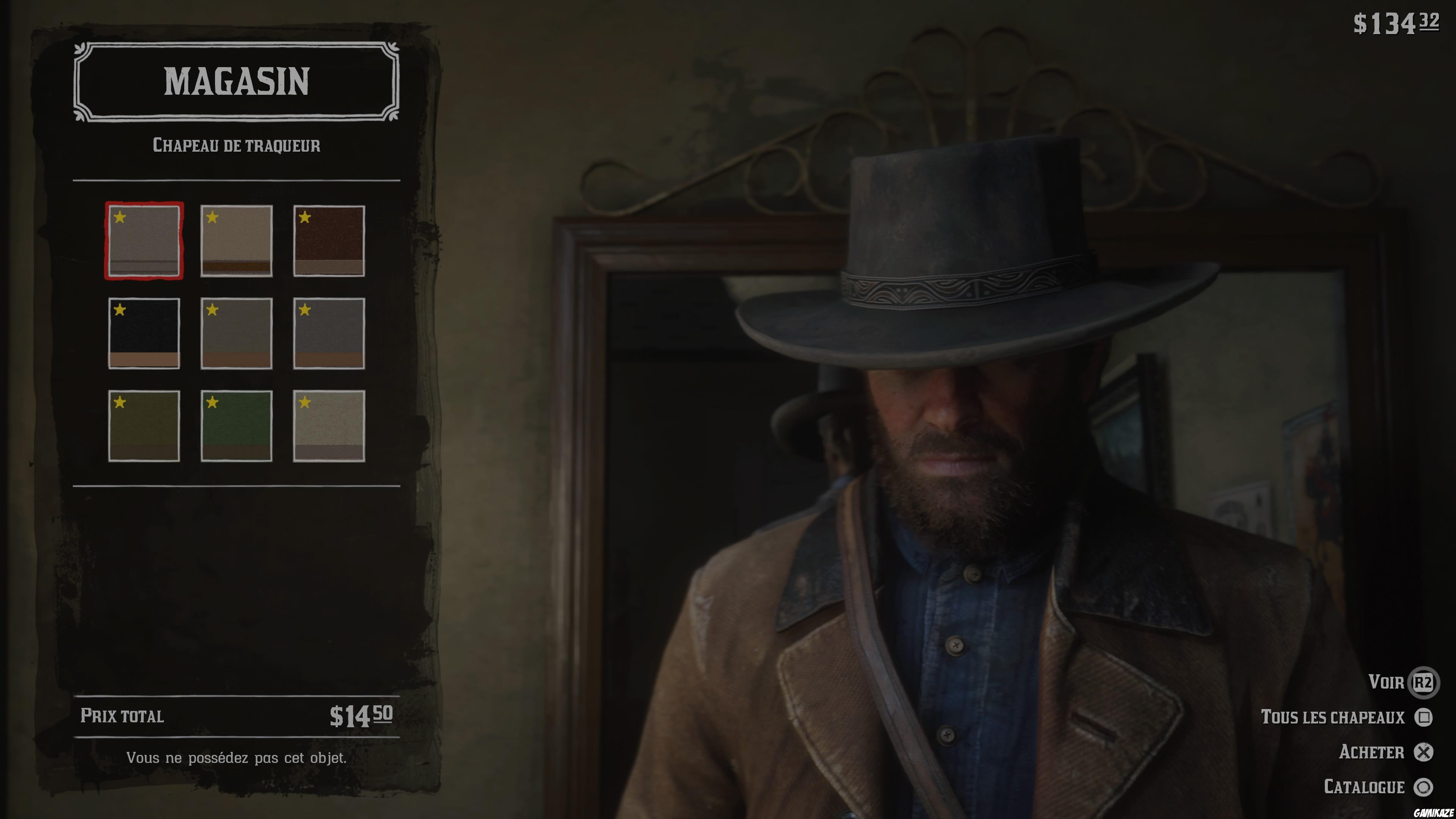Choose the gray hat swatch in middle row

pyautogui.click(x=237, y=334)
